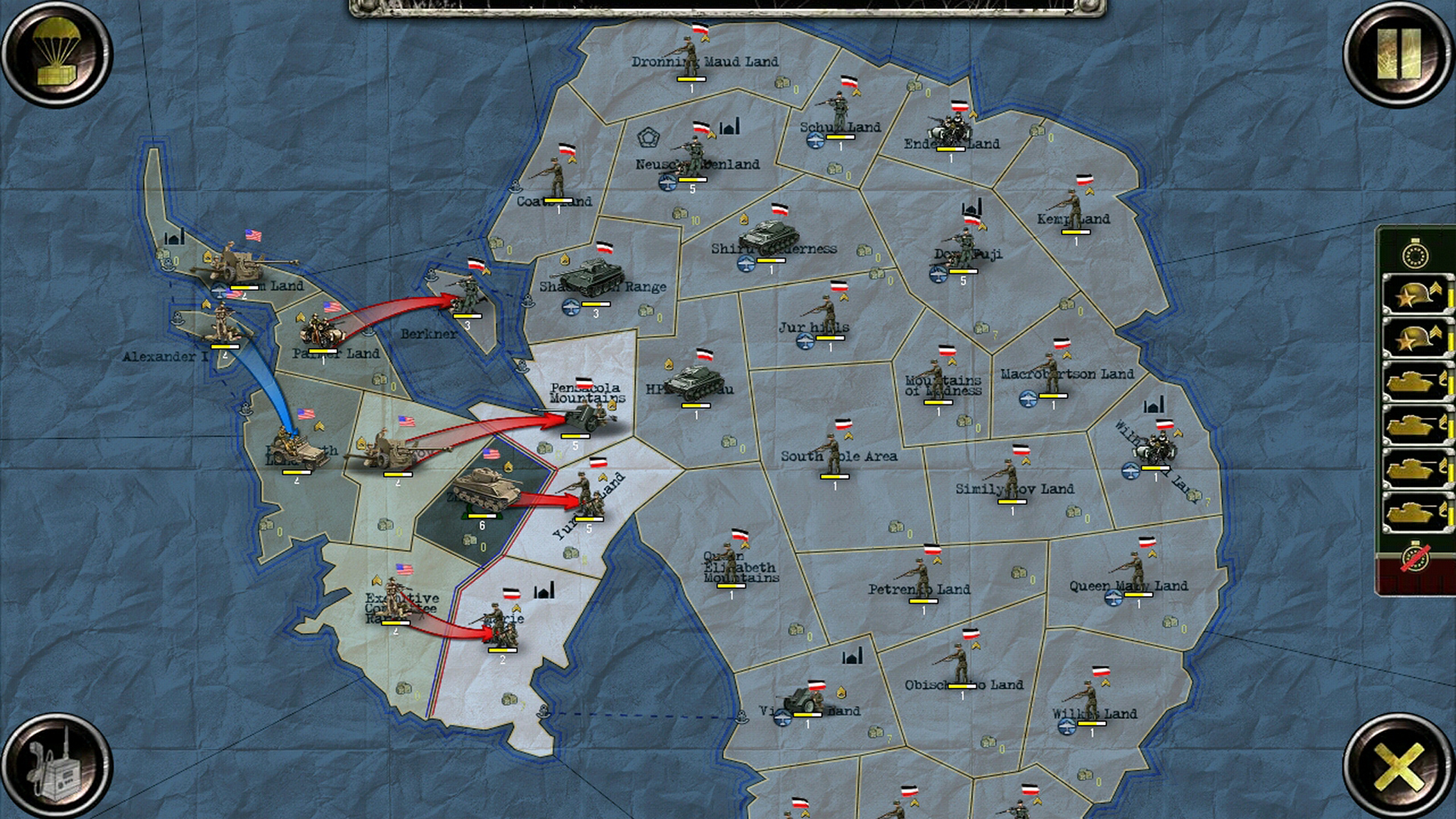Toggle selection of the second infantry sidebar slot
1456x819 pixels.
1414,334
